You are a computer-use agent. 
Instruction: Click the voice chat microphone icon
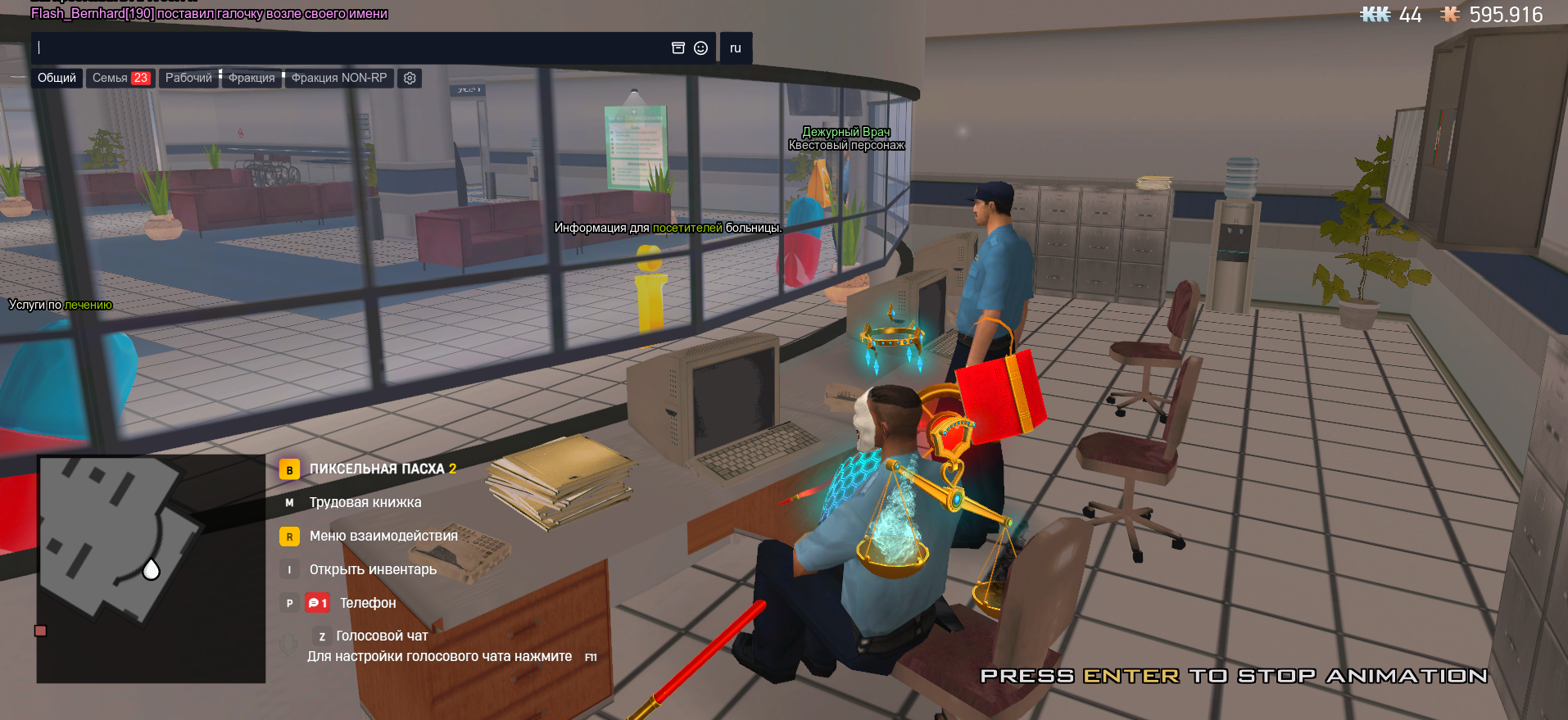pos(288,644)
